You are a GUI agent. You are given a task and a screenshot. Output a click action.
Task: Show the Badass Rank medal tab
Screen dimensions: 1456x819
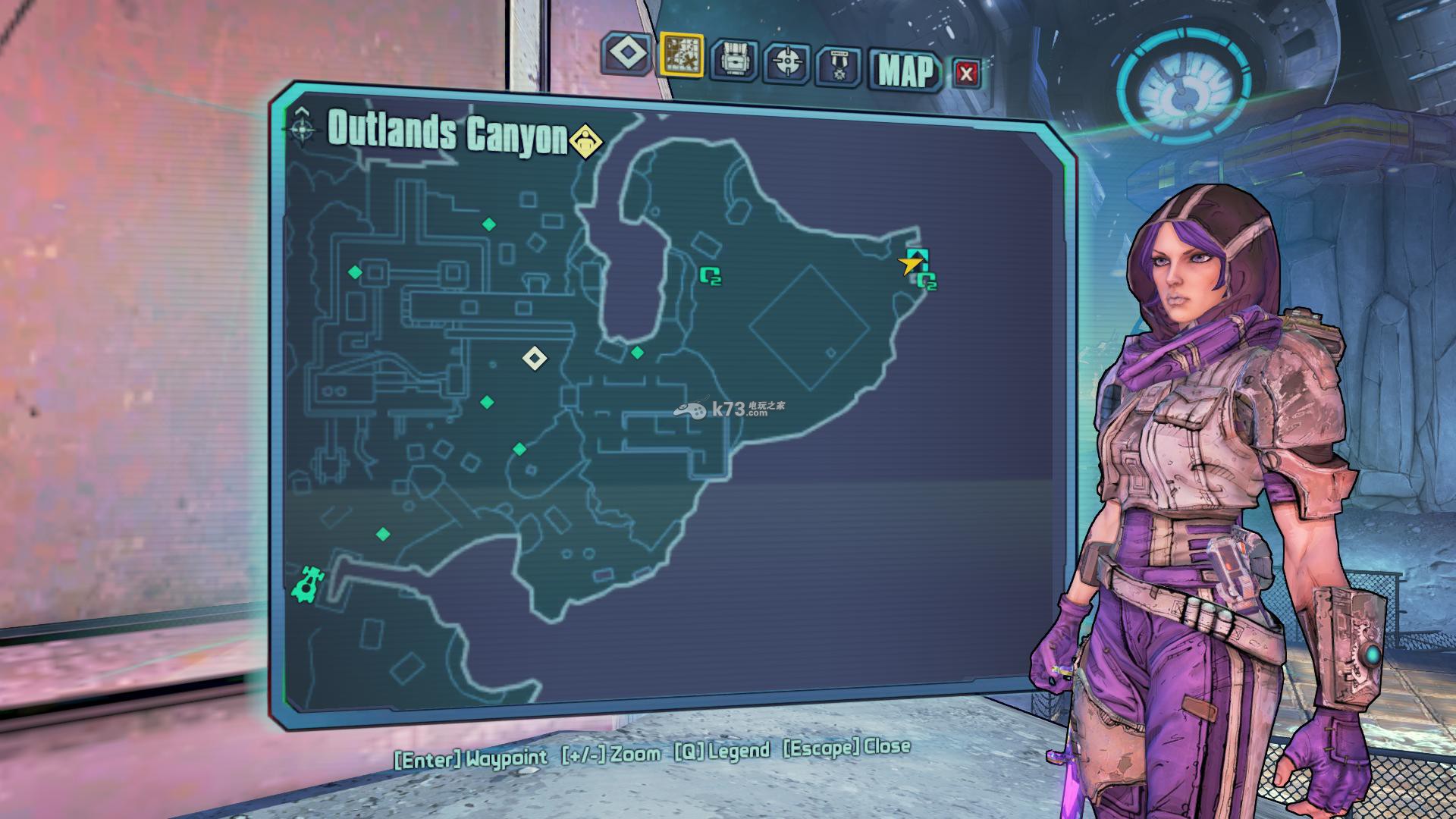[839, 65]
